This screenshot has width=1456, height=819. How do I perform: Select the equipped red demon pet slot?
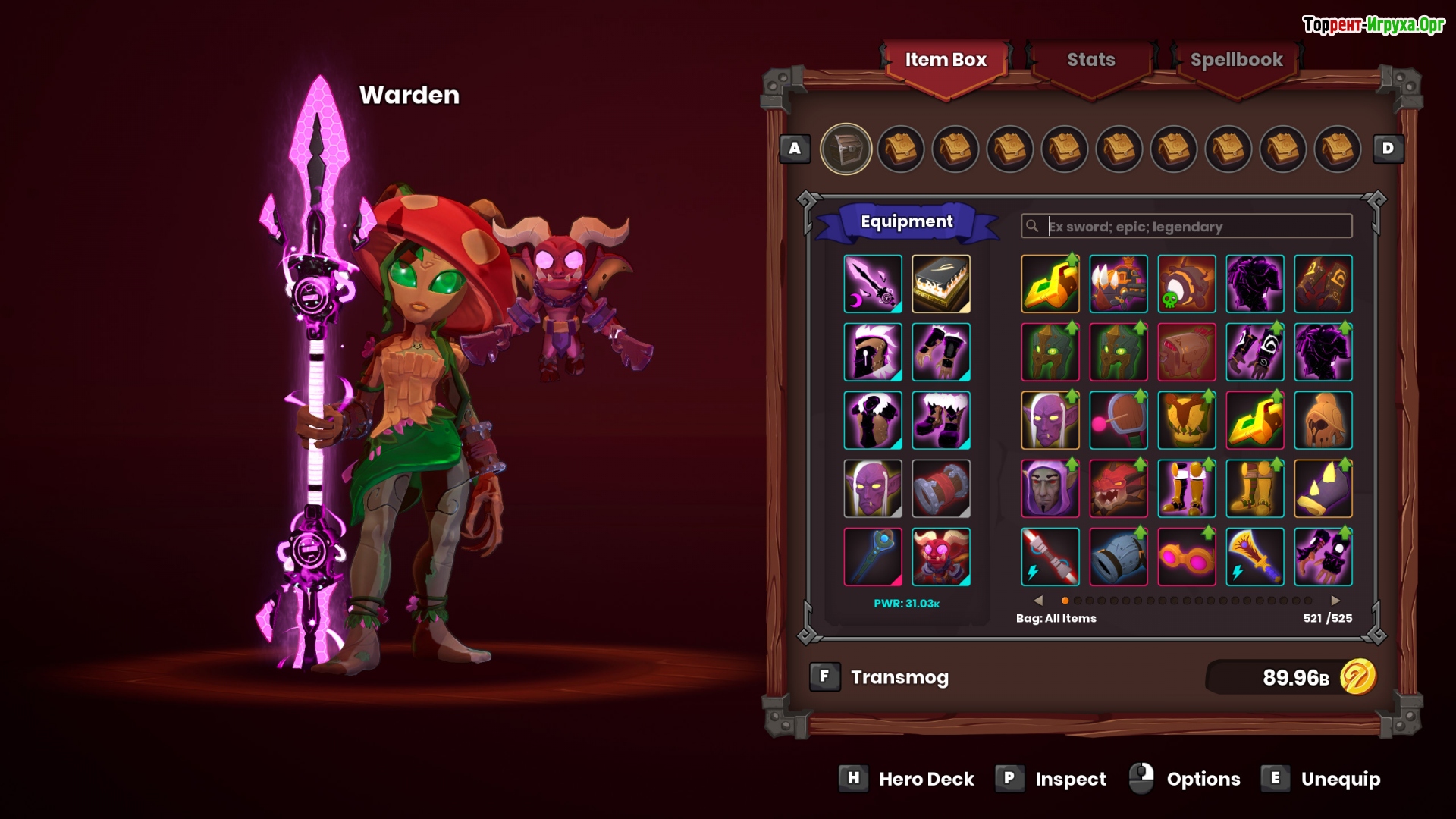click(x=941, y=557)
